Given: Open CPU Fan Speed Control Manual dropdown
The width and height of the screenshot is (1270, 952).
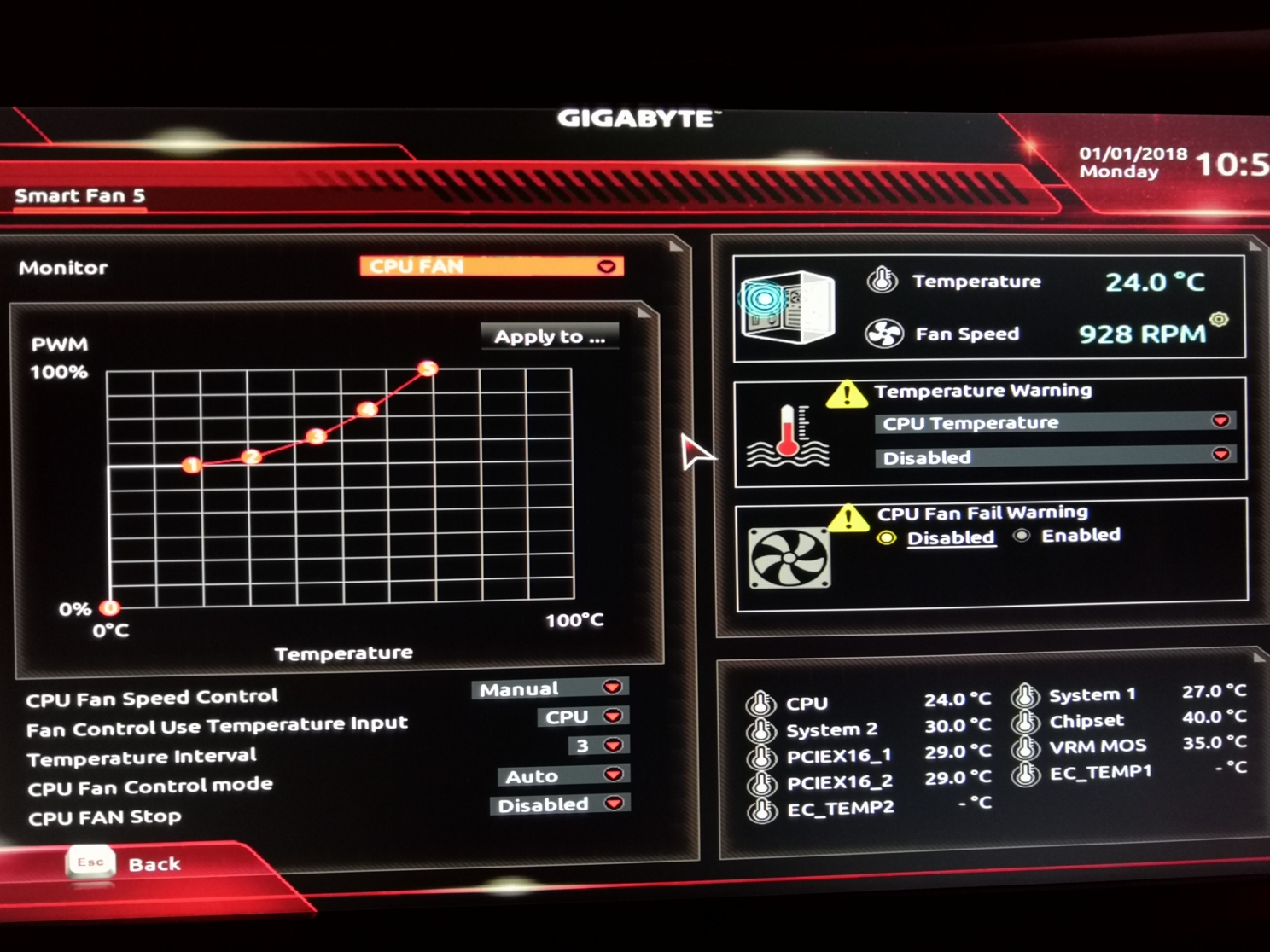Looking at the screenshot, I should [x=551, y=688].
